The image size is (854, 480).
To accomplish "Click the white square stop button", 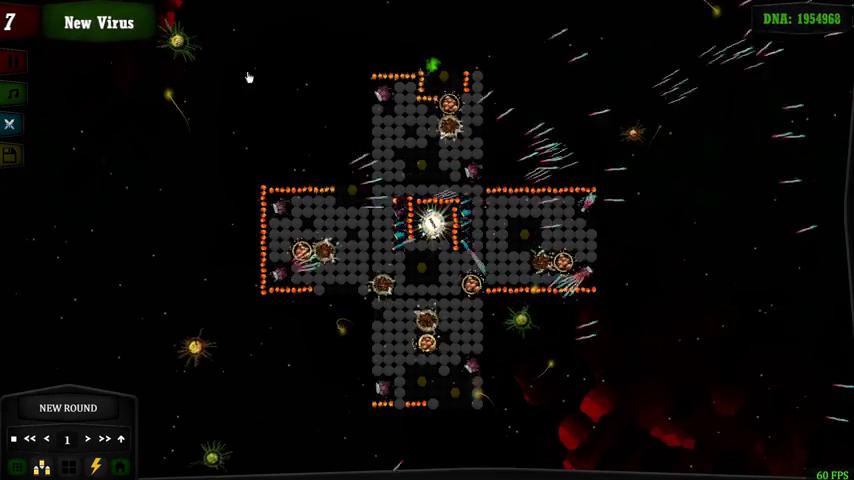I will pos(13,439).
